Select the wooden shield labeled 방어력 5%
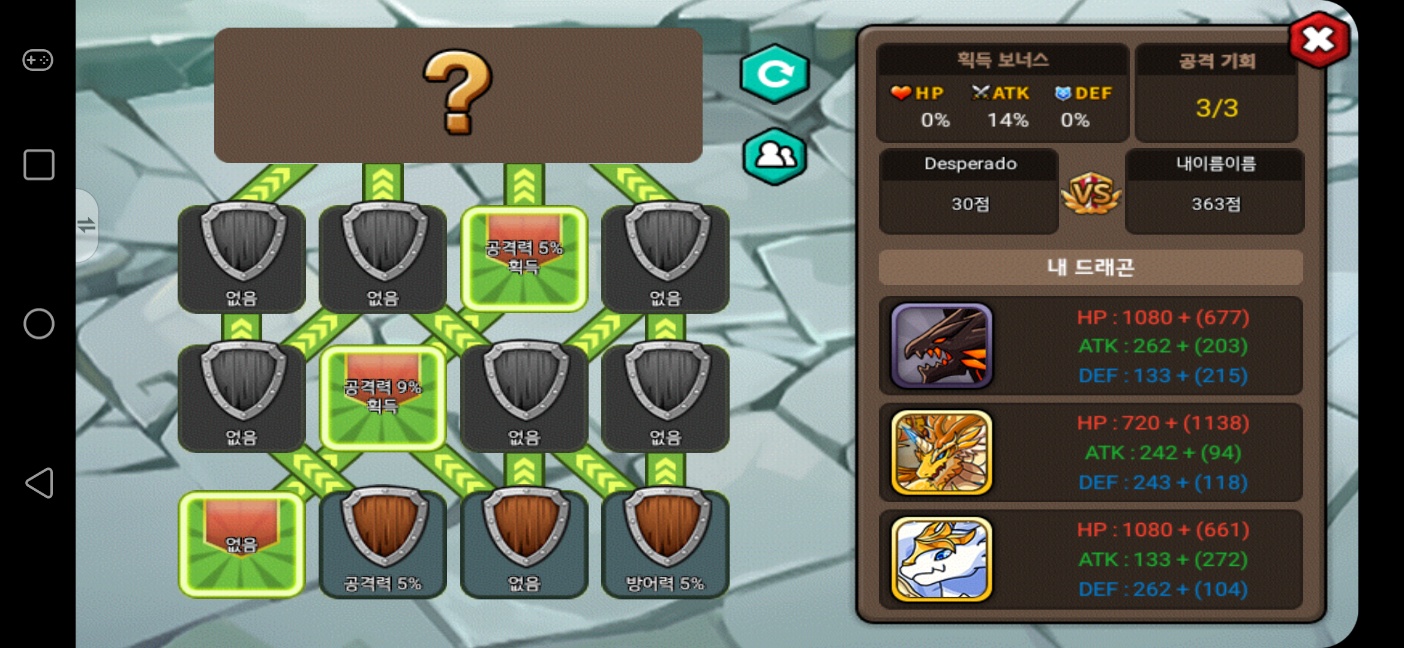Viewport: 1404px width, 648px height. (x=665, y=543)
